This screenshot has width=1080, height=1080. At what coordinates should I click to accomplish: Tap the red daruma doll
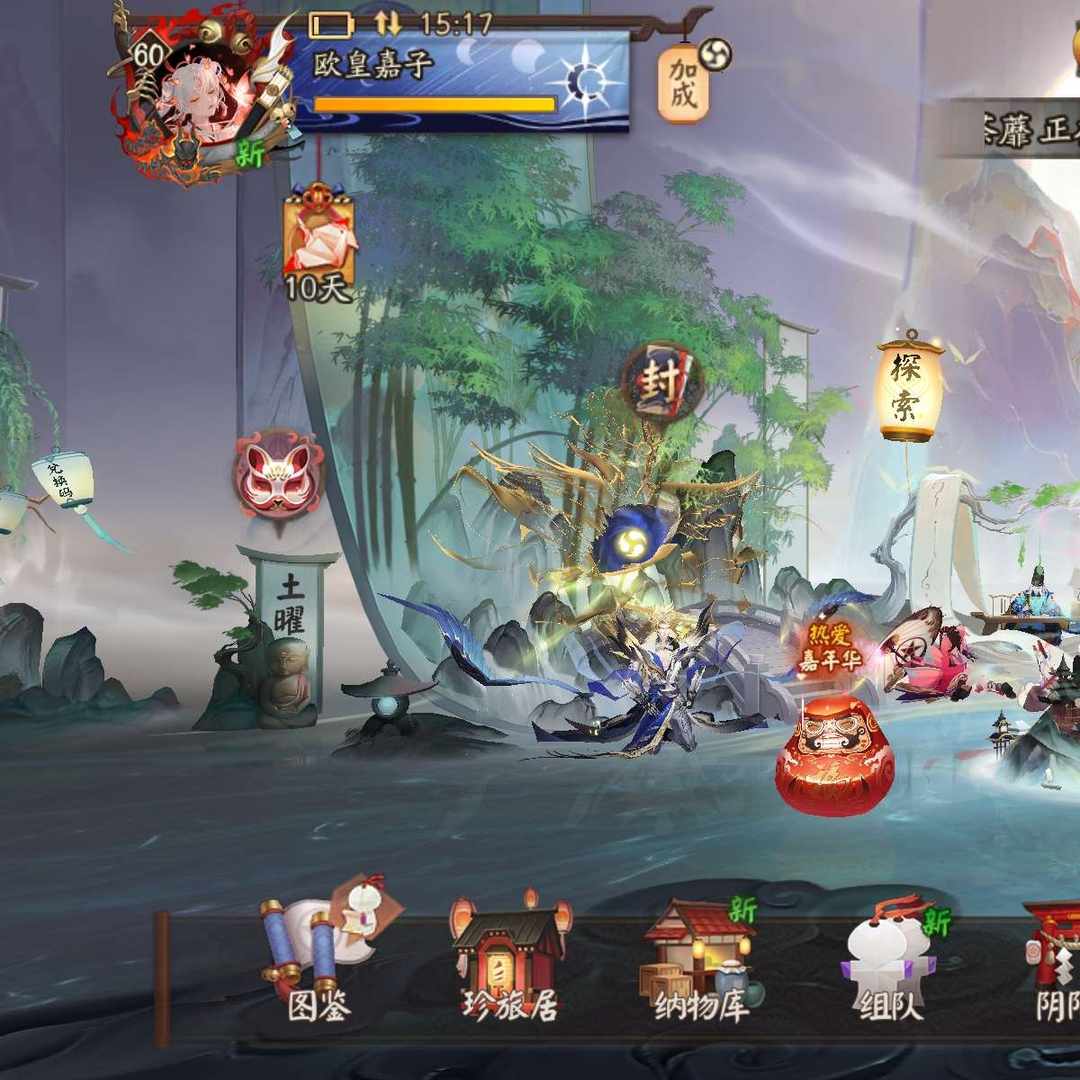click(833, 755)
